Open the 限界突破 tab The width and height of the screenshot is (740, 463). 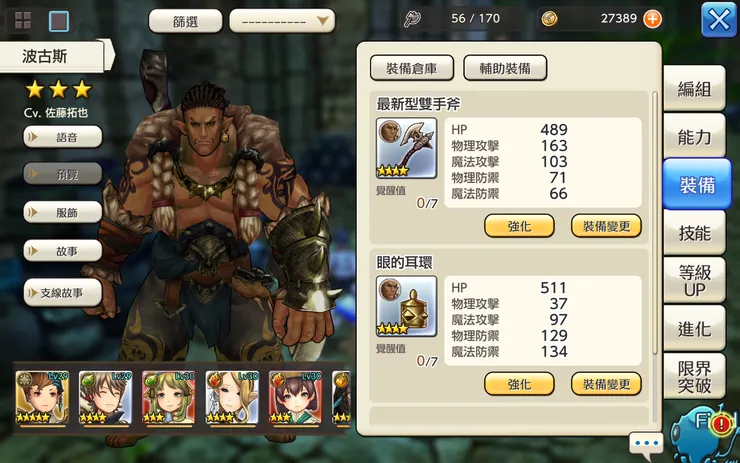click(x=694, y=376)
